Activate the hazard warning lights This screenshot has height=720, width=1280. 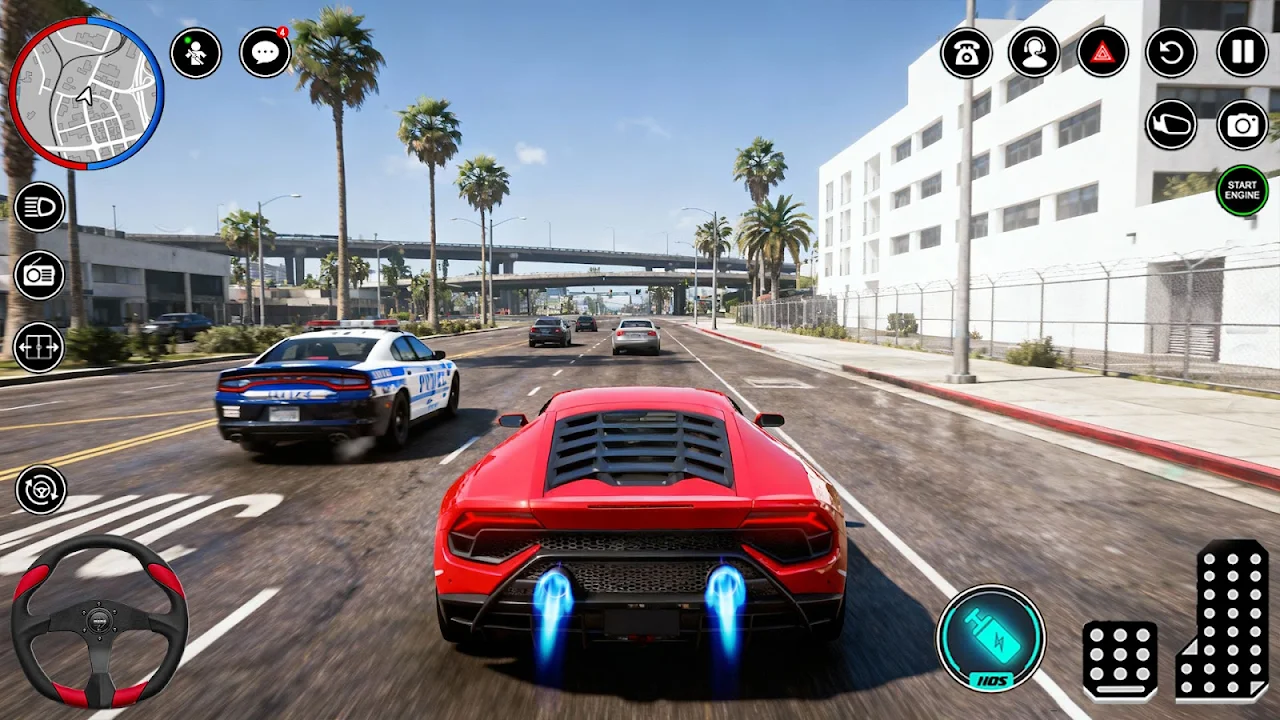[1102, 53]
